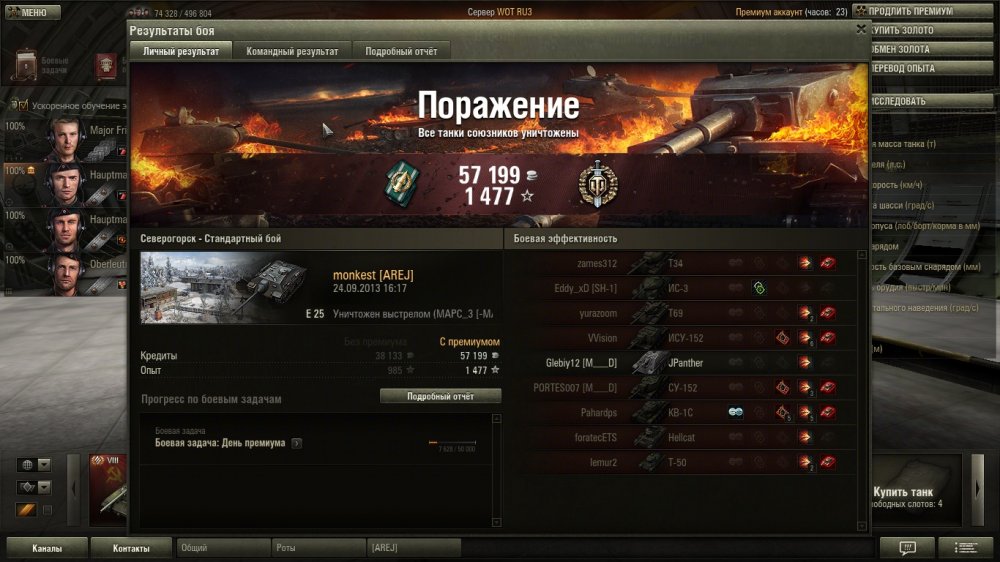Open the [AREJ] clan chat tab
Image resolution: width=1000 pixels, height=562 pixels.
click(413, 548)
